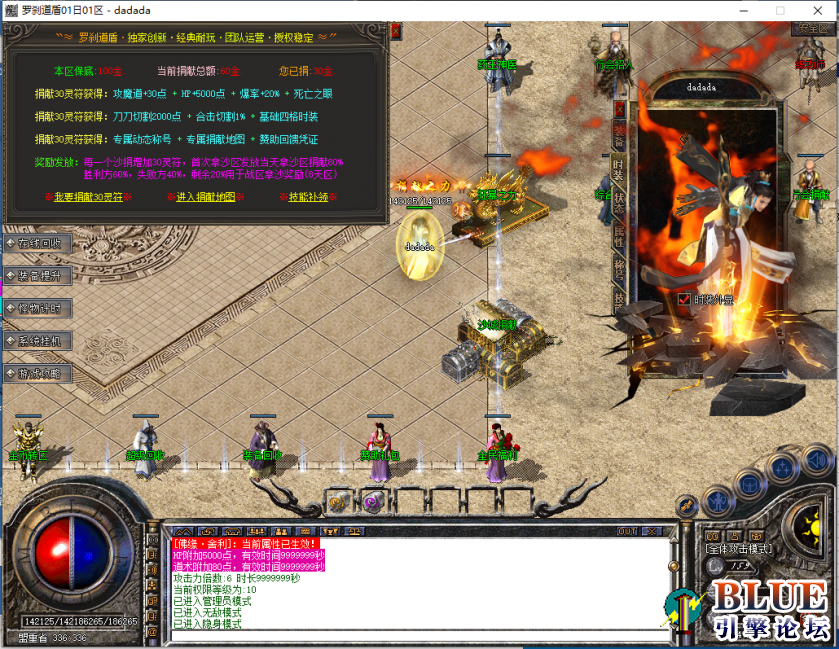Close the donation info panel
The width and height of the screenshot is (839, 649).
[394, 31]
